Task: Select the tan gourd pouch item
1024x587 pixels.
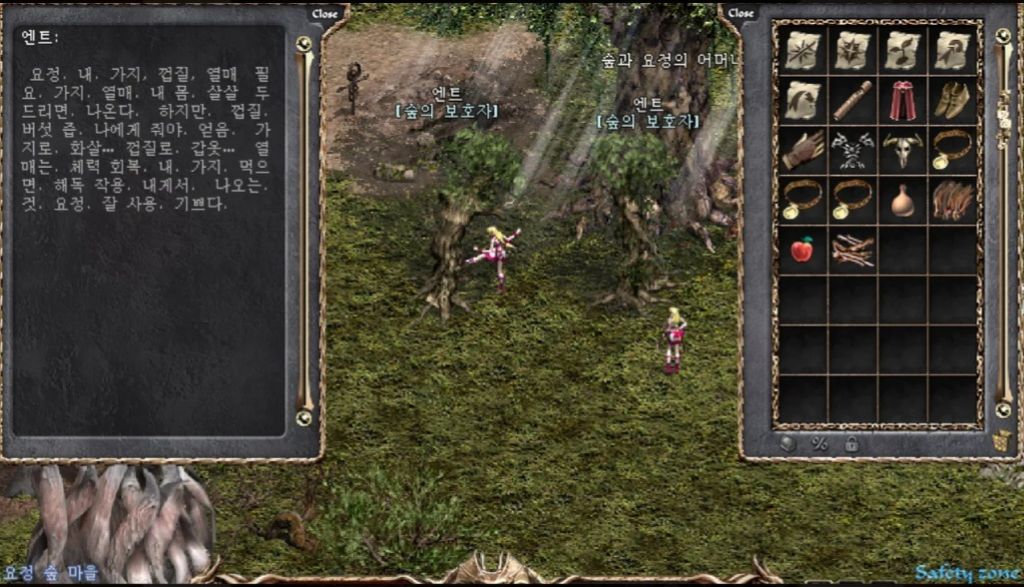Action: pos(903,200)
